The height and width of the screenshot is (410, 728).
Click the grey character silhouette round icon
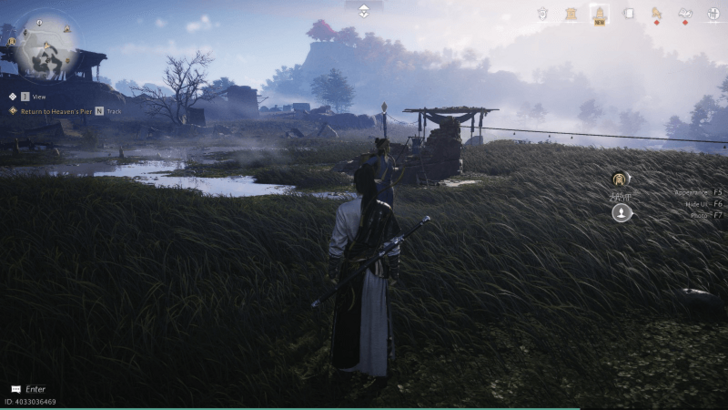622,212
